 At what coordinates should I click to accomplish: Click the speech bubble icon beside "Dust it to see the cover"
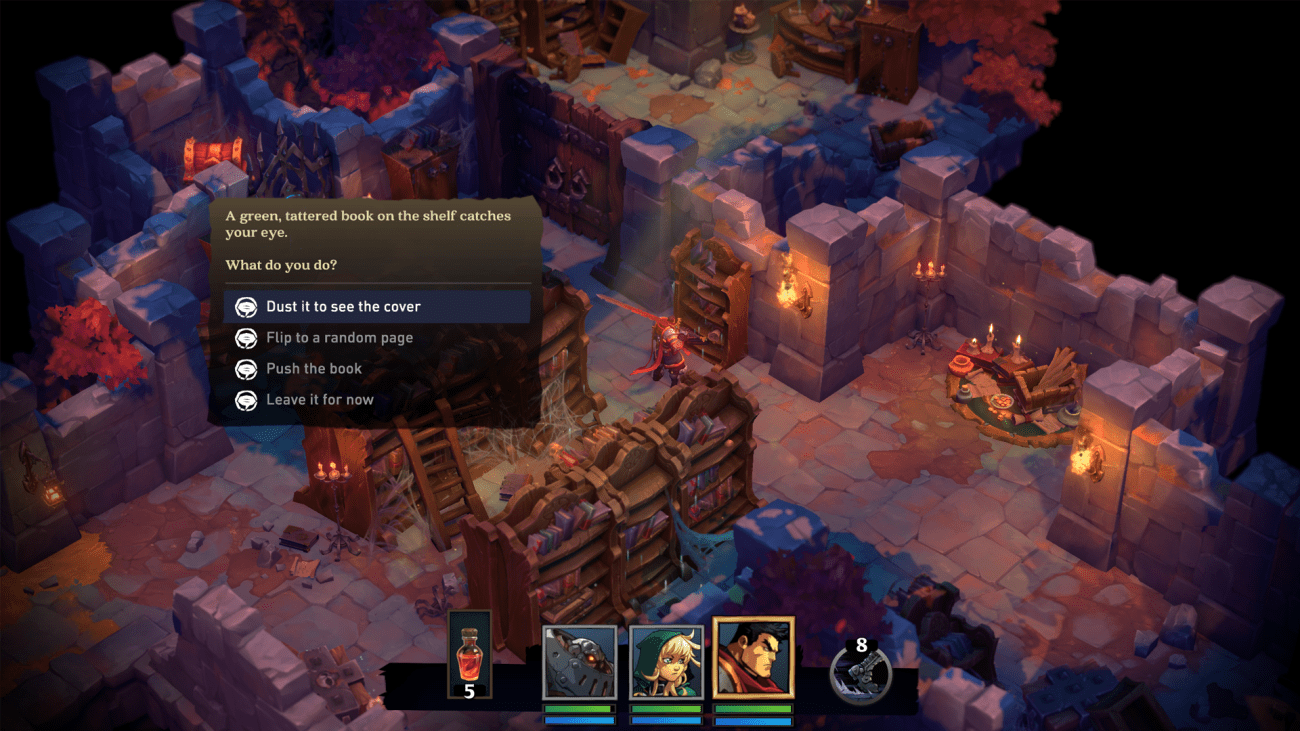pyautogui.click(x=244, y=306)
